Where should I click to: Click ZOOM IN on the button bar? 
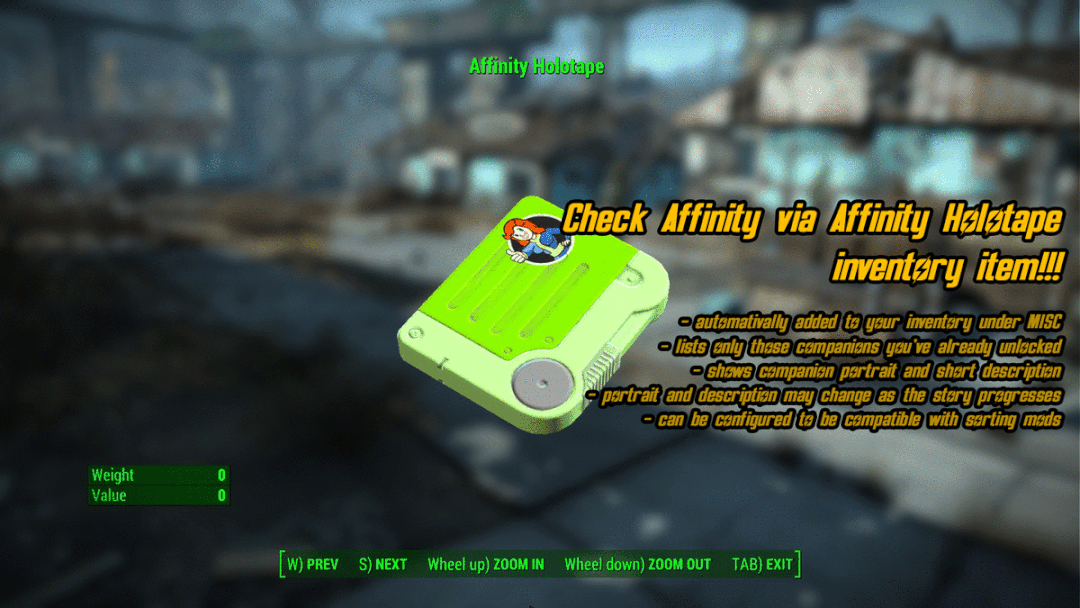[x=486, y=564]
